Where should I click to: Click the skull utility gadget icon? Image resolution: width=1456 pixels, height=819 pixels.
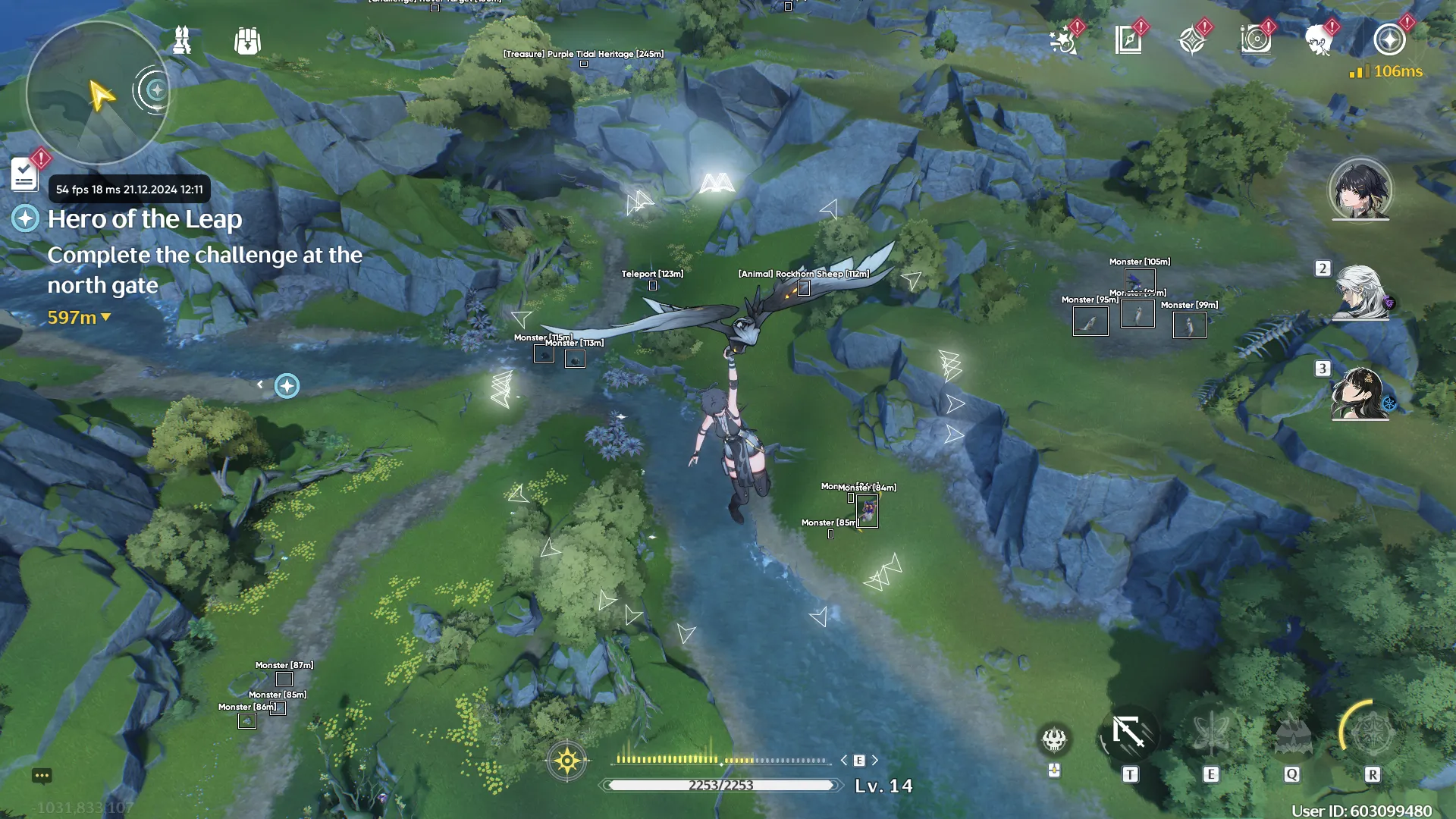[1054, 739]
